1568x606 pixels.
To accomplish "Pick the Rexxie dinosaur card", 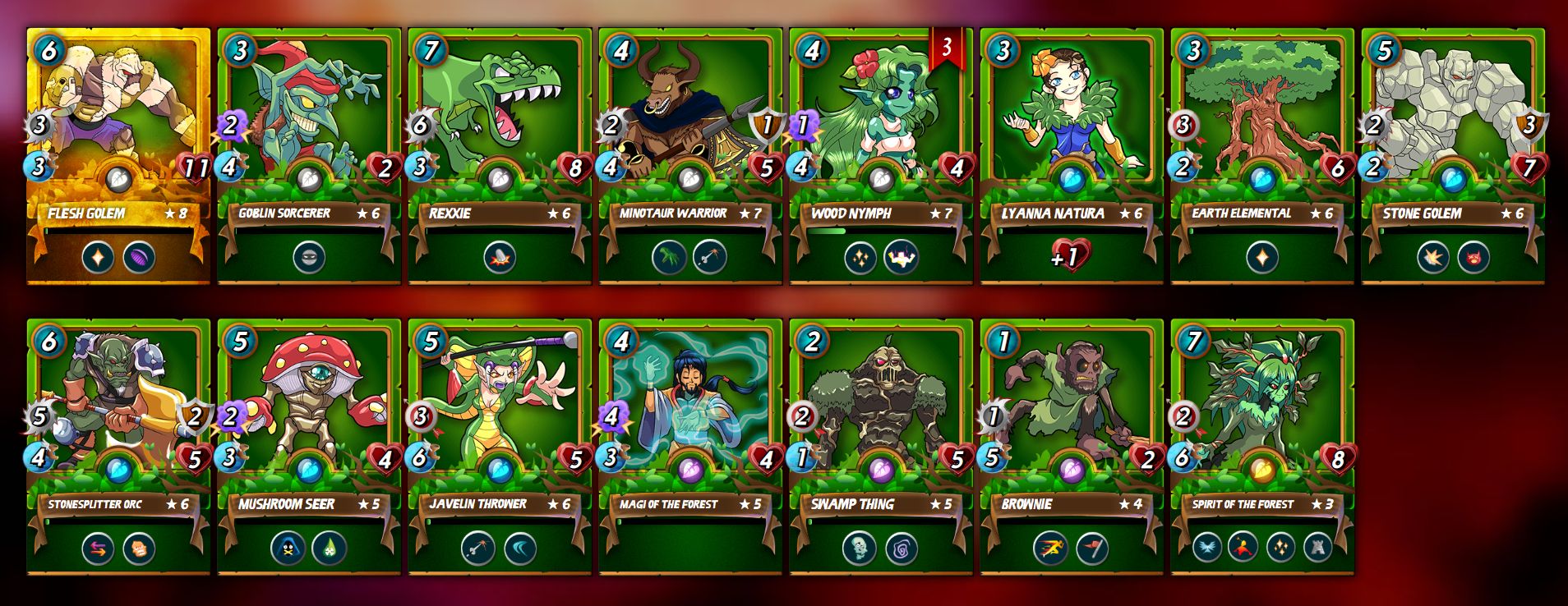I will (500, 156).
